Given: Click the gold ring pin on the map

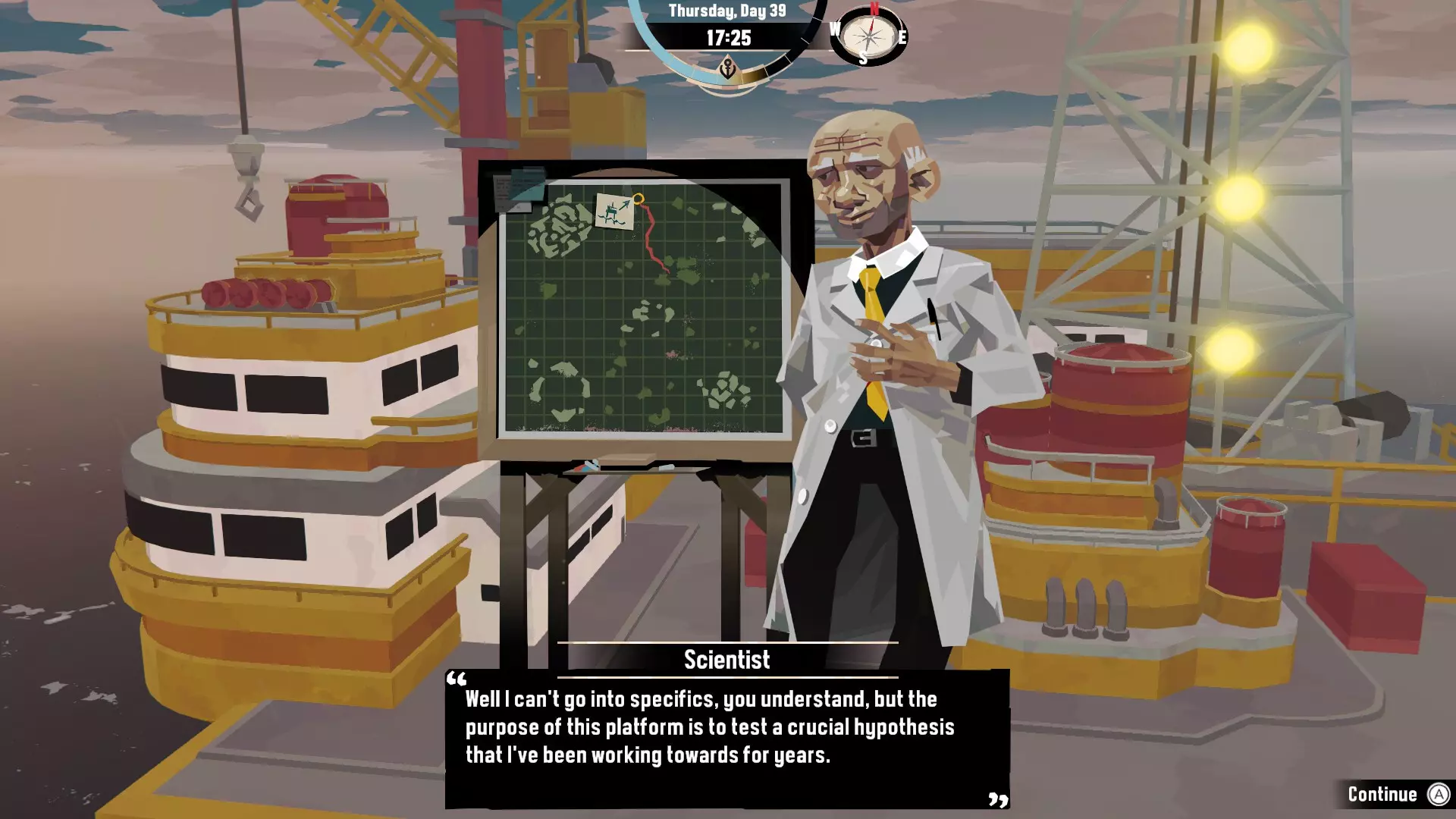Looking at the screenshot, I should click(639, 199).
